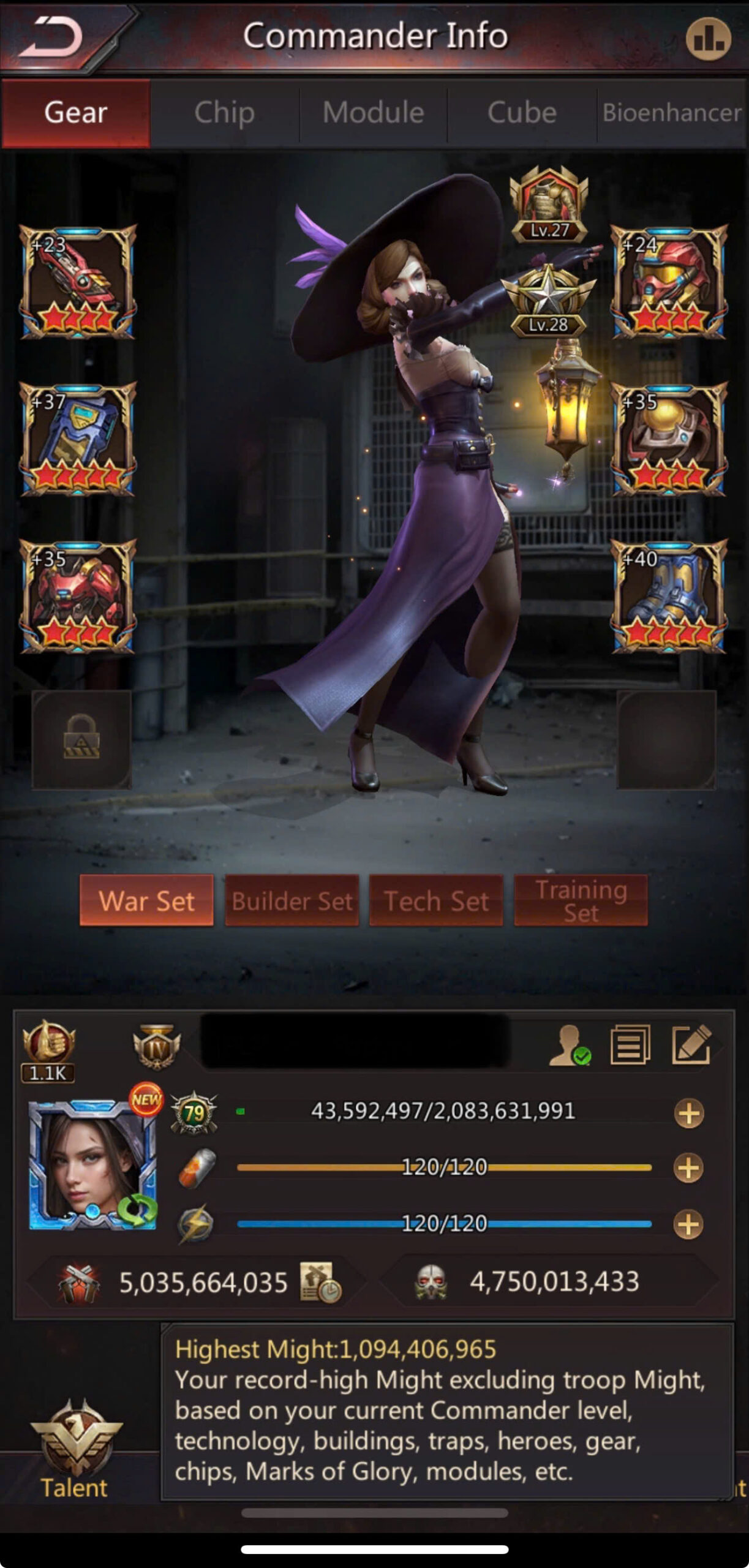Choose the +35 red mech armor slot
Screen dimensions: 749x1568
pos(77,596)
